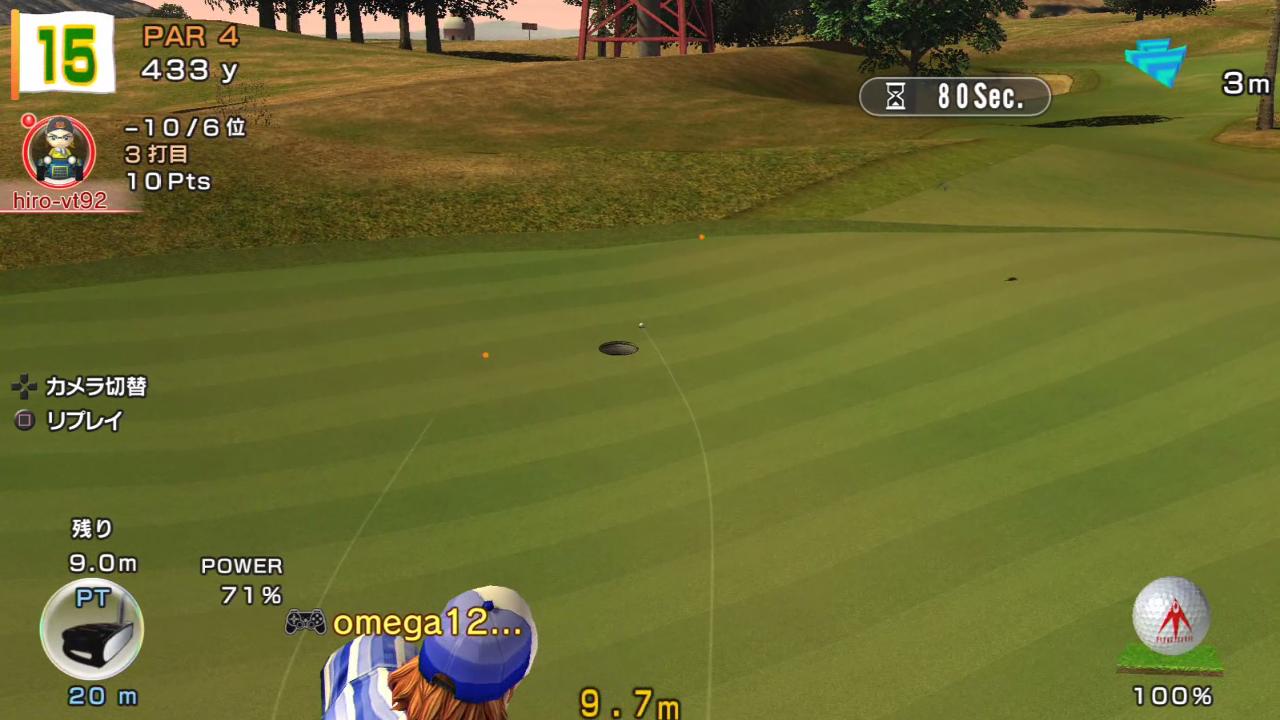The image size is (1280, 720).
Task: Click the golf ball lie indicator
Action: 1170,624
